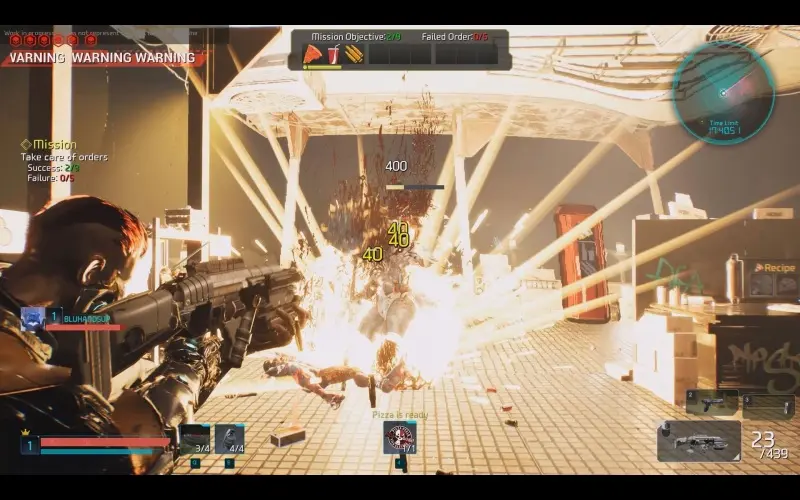Viewport: 800px width, 500px height.
Task: Click the circular minimap radar
Action: (x=723, y=92)
